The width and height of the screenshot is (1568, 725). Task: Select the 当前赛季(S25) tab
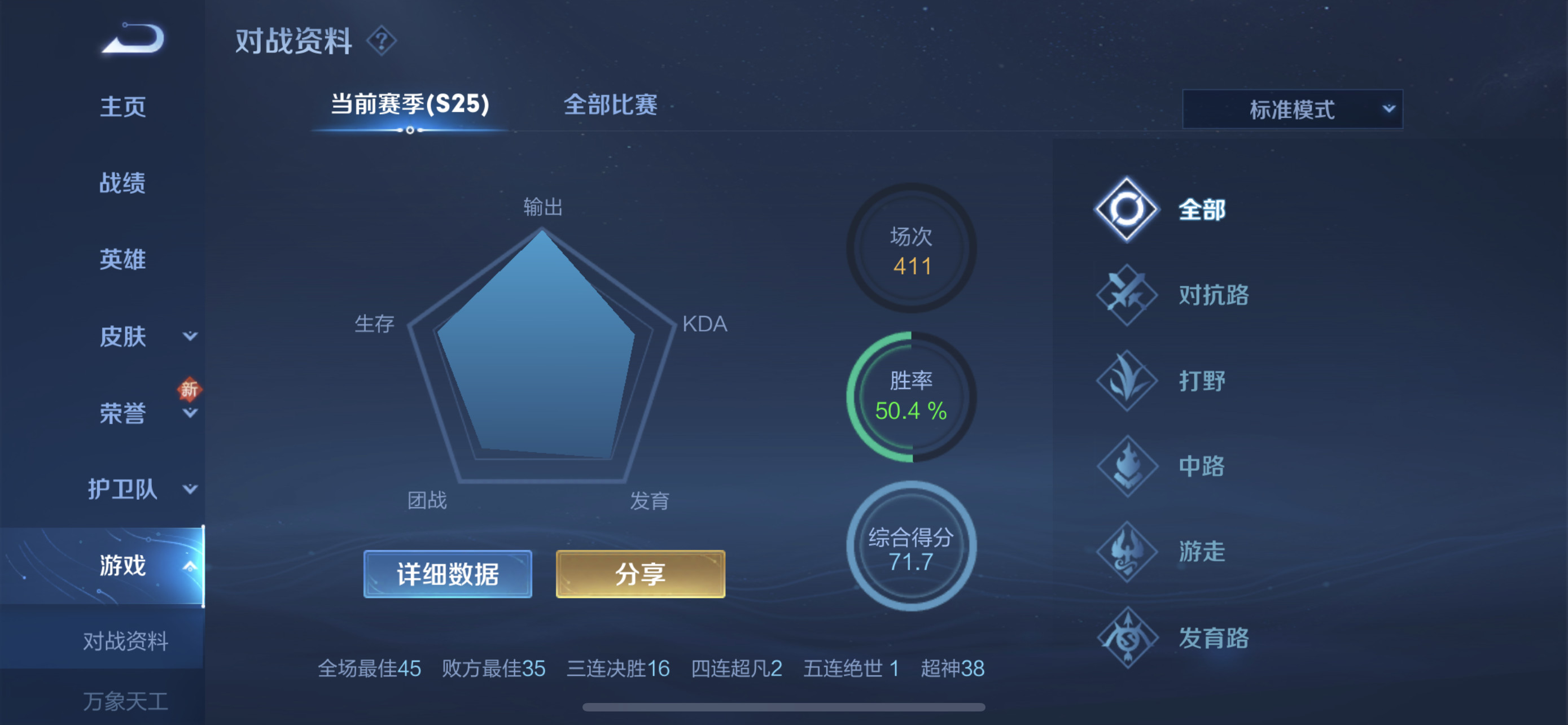(409, 104)
